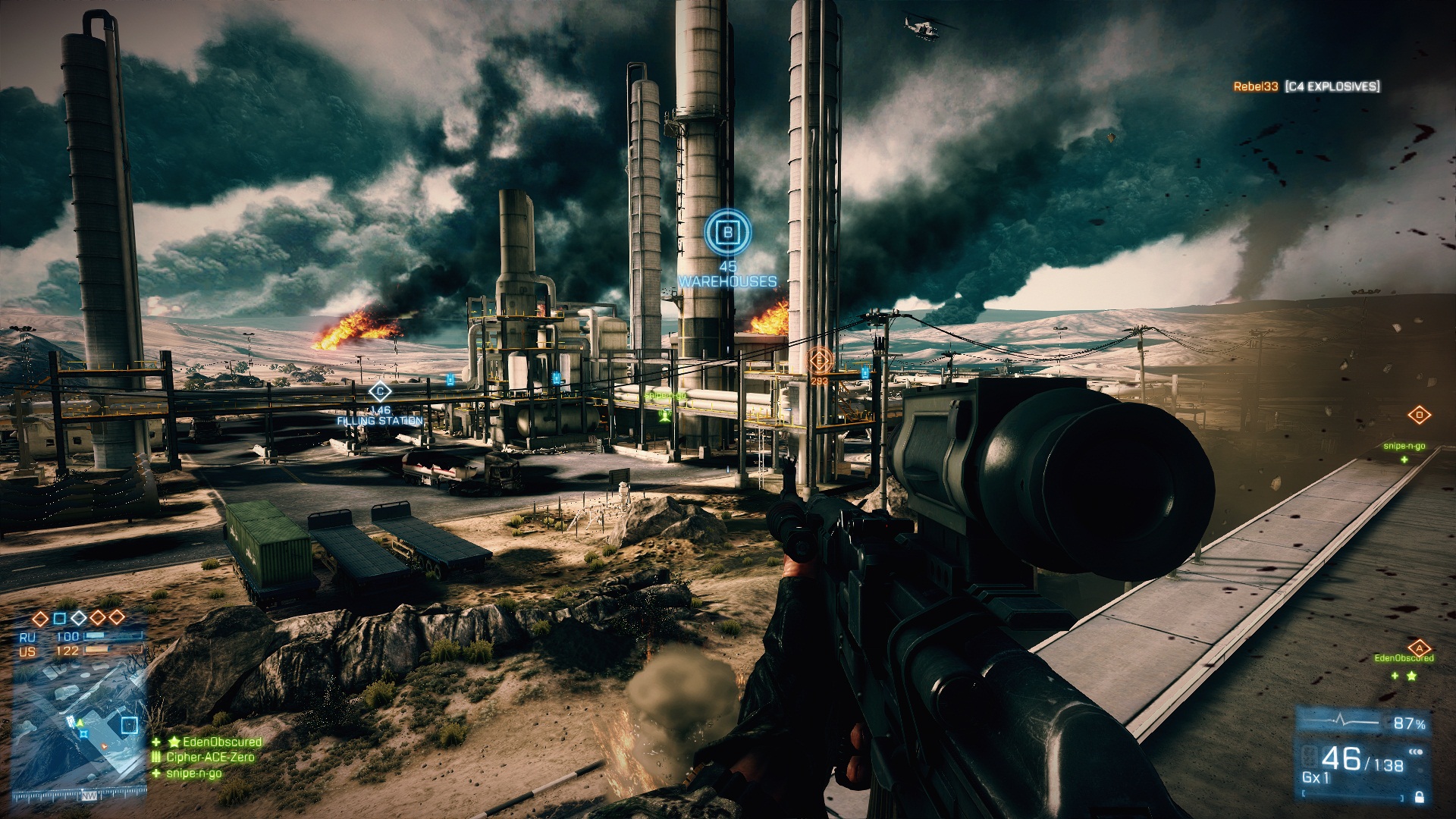Click the orange D objective marker

point(1419,415)
